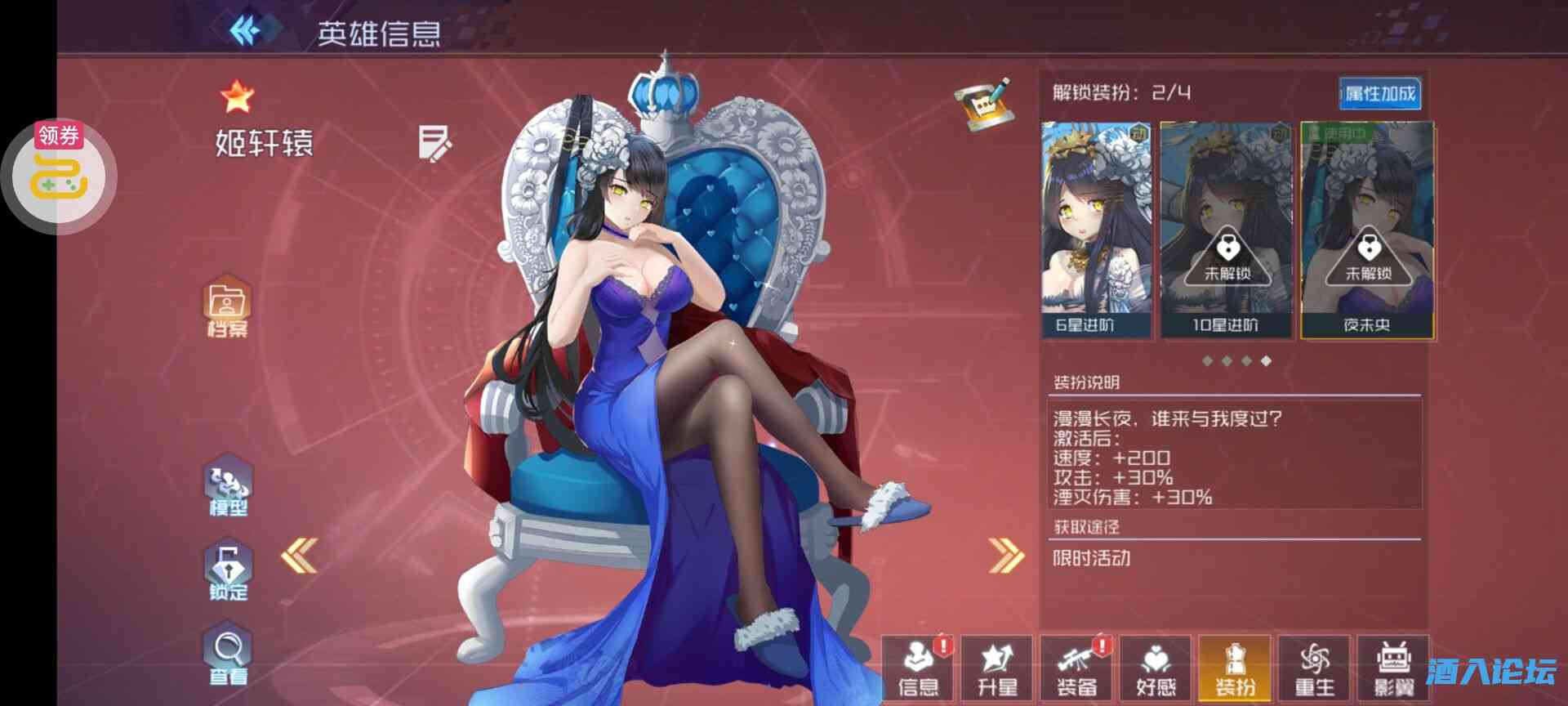Toggle the 属性加成 attribute bonus display
Viewport: 1568px width, 706px height.
pyautogui.click(x=1380, y=92)
